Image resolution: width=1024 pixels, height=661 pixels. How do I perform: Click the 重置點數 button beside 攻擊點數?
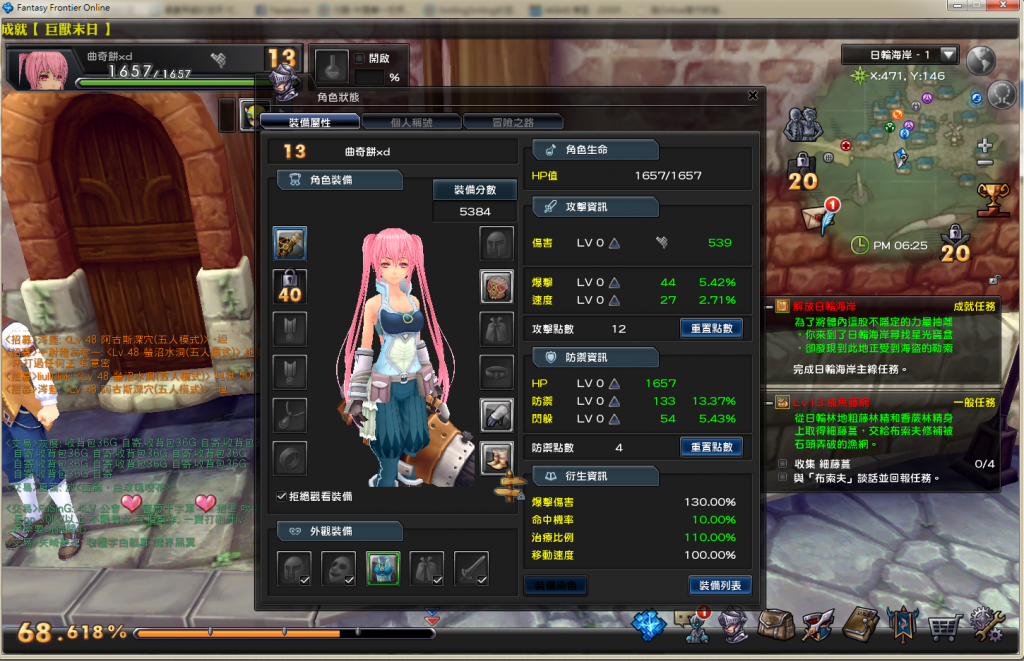[711, 328]
